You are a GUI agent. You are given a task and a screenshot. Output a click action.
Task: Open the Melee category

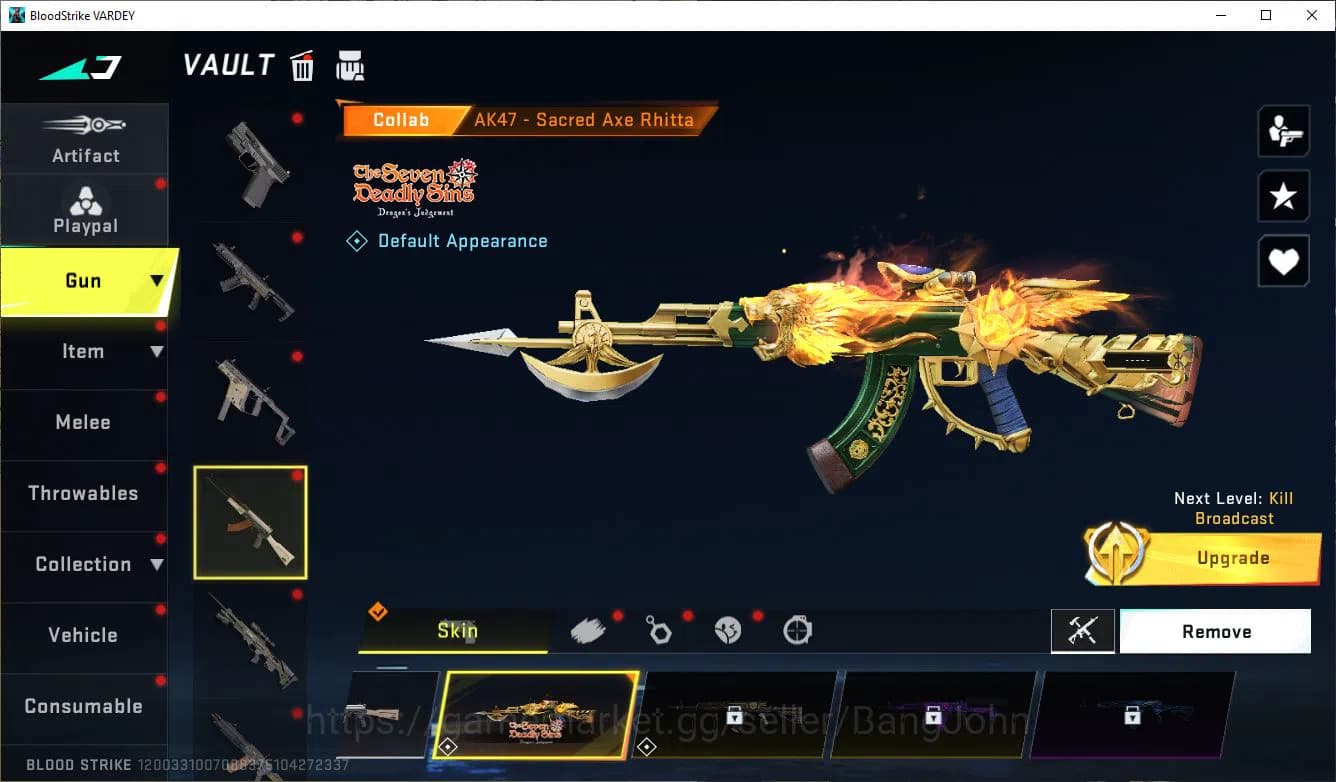pyautogui.click(x=84, y=422)
